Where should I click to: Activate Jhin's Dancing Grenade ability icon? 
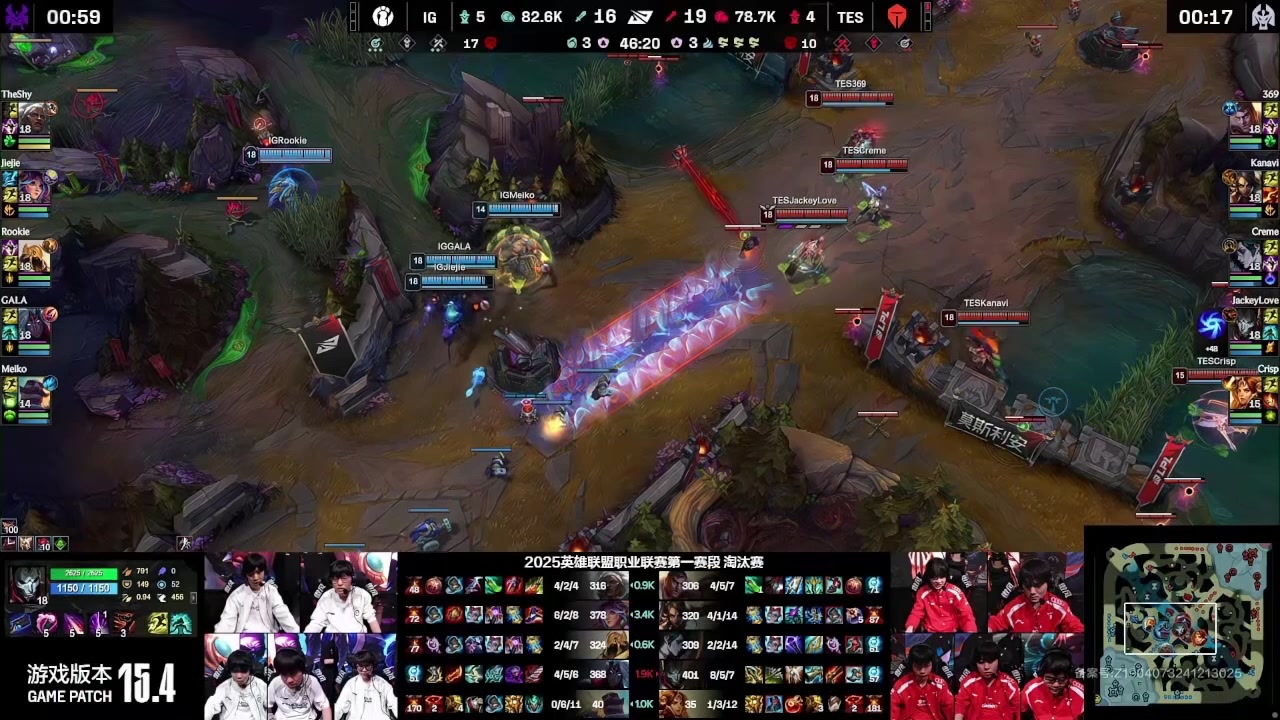pos(47,625)
